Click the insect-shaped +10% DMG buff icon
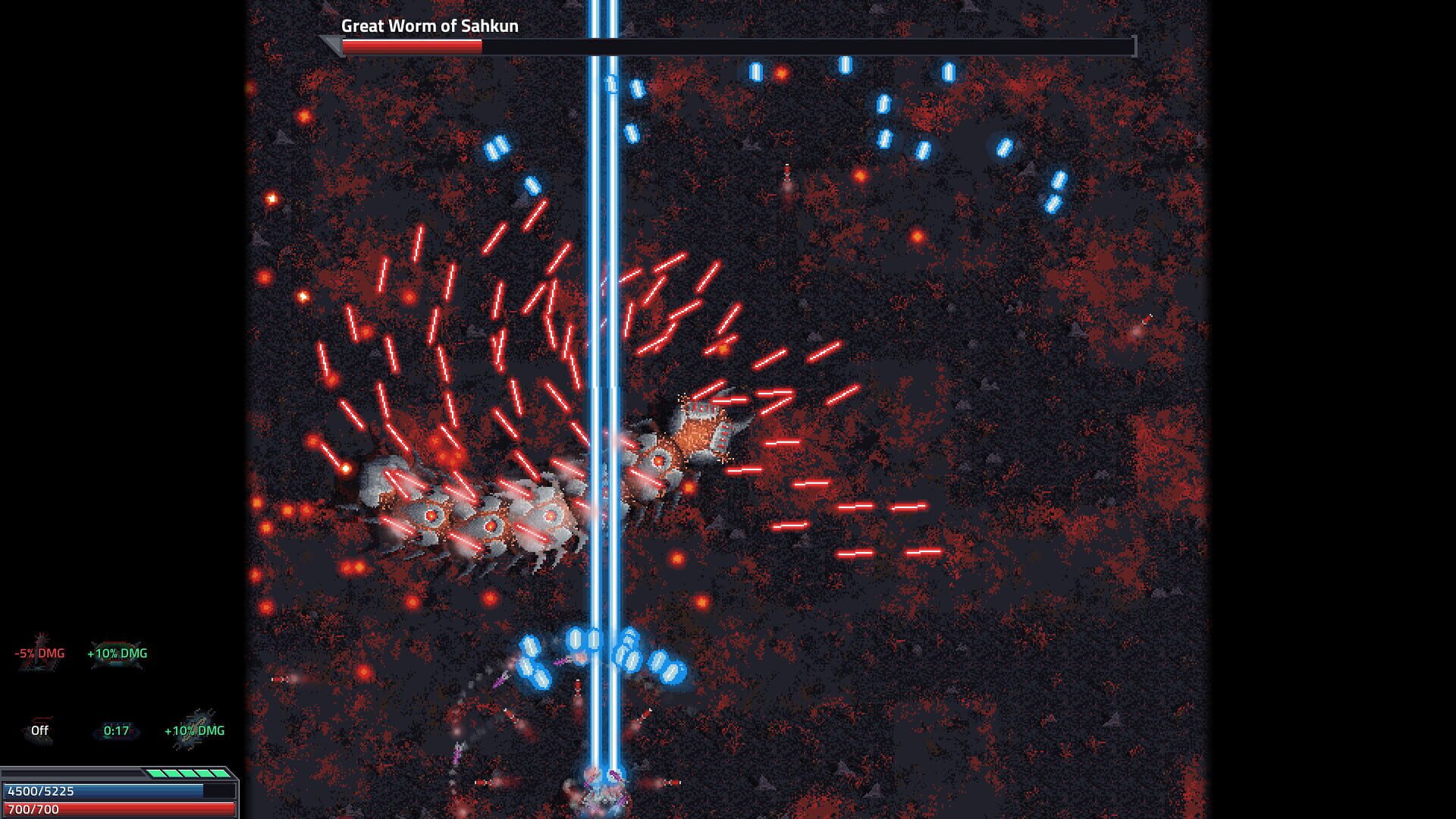Screen dimensions: 1456x819 (192, 731)
